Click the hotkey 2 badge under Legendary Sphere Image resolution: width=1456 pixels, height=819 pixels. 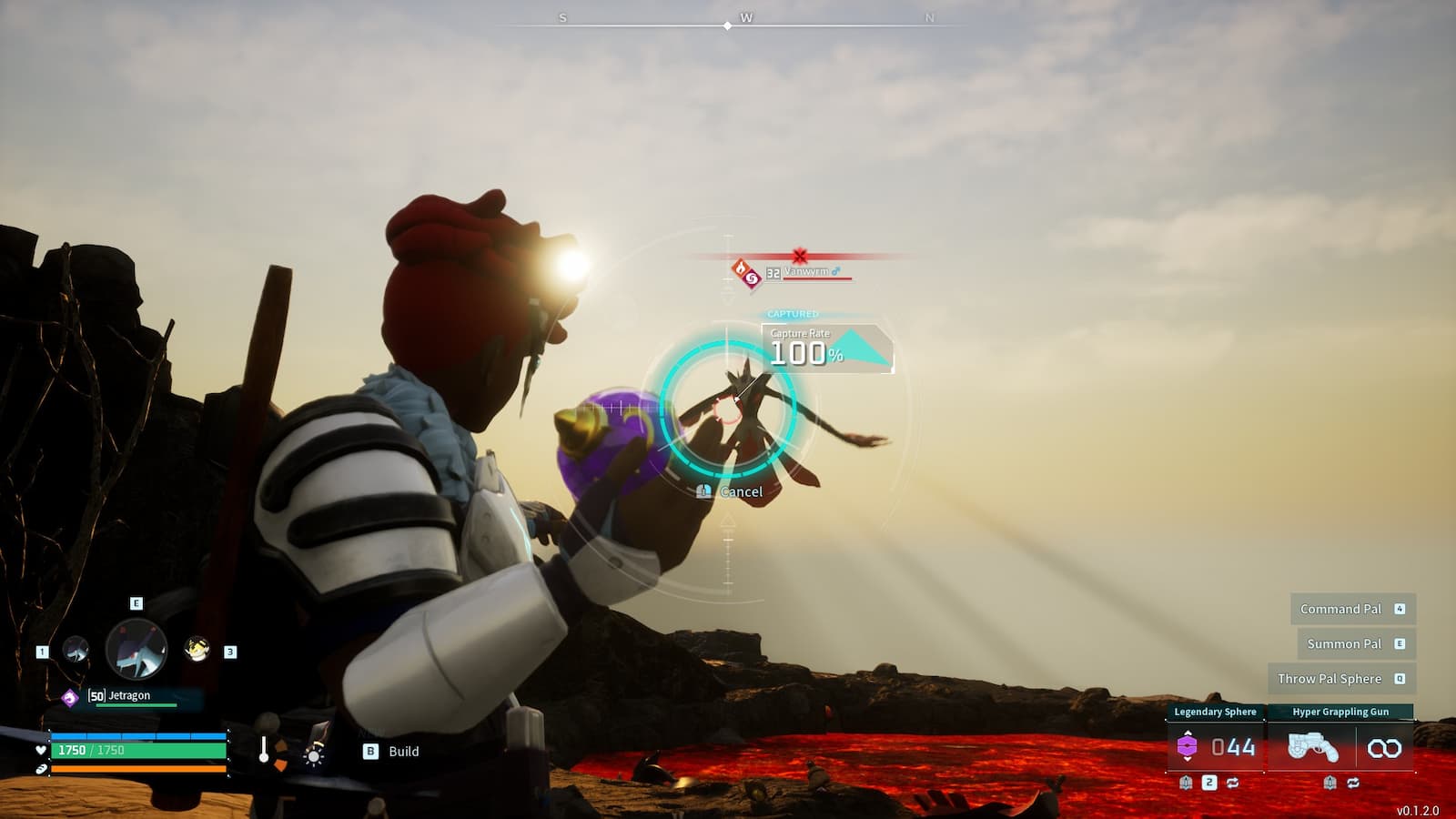1209,782
